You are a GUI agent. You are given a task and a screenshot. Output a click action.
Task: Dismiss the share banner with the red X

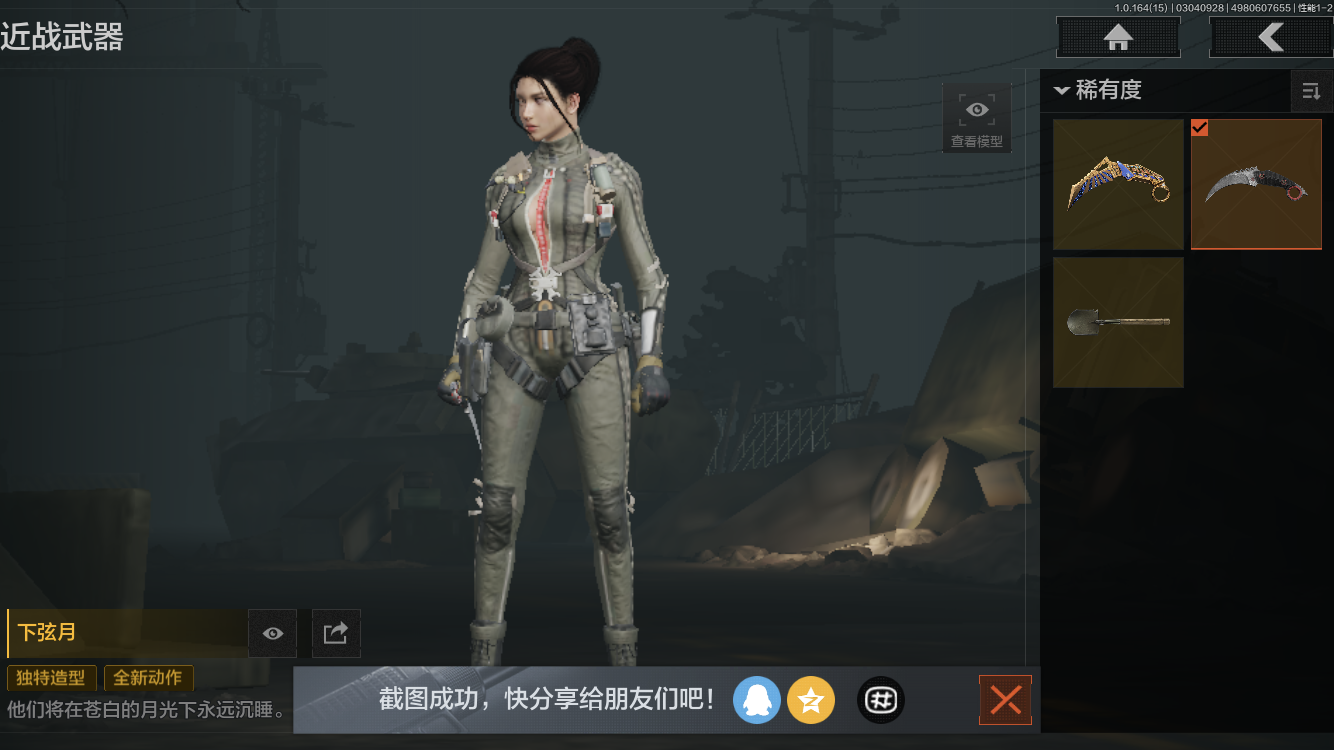(x=1005, y=700)
